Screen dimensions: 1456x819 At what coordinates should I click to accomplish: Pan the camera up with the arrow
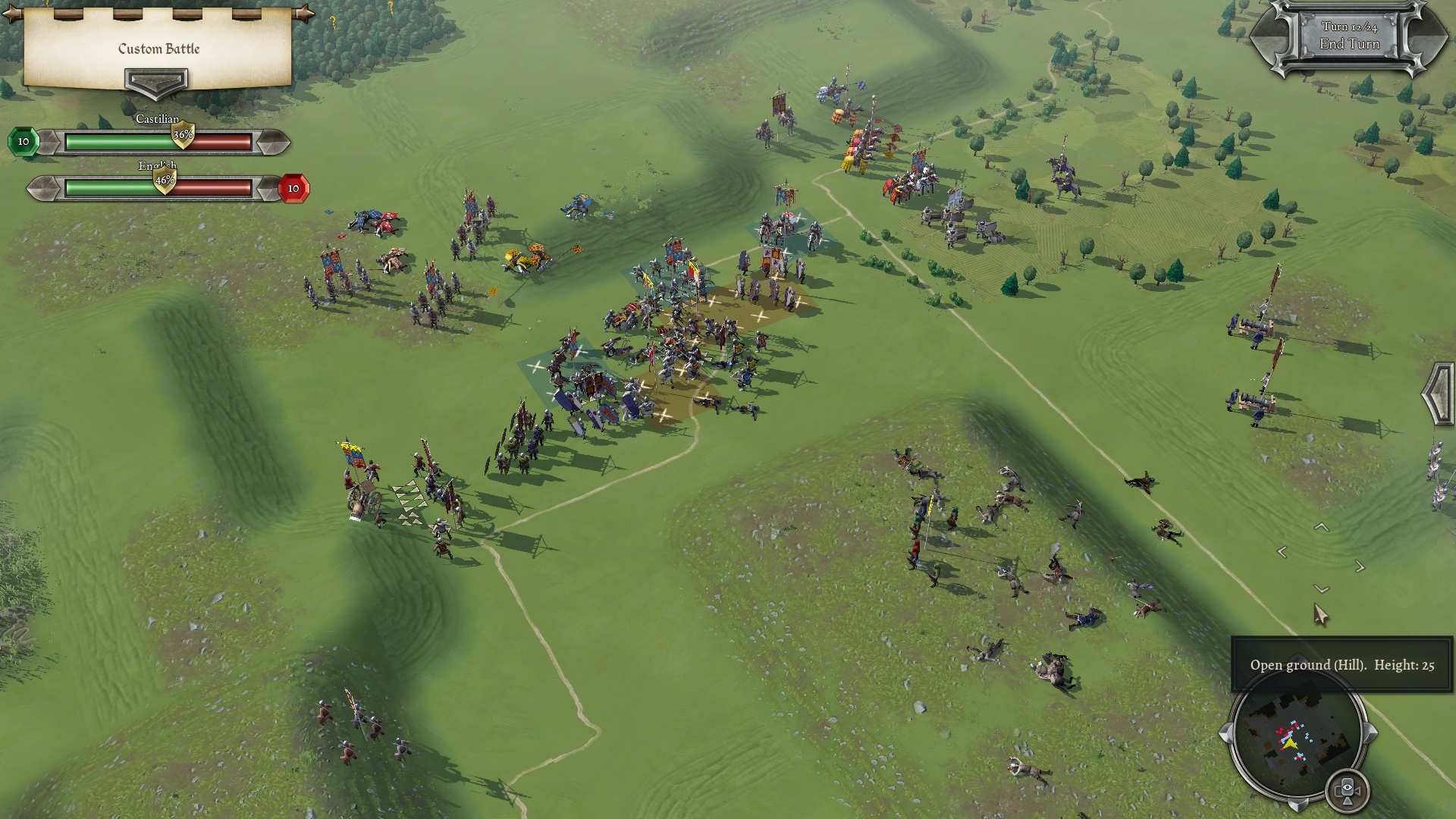click(1321, 527)
